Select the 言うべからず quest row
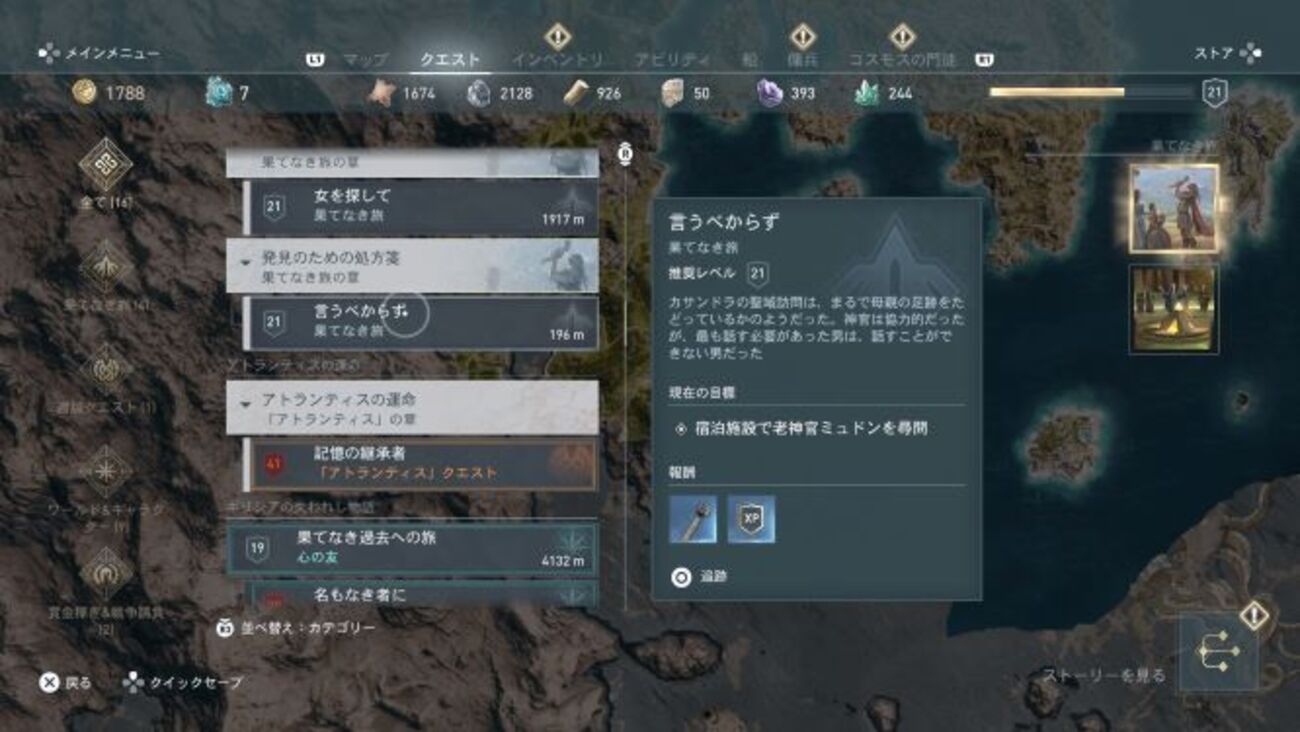 click(x=420, y=322)
